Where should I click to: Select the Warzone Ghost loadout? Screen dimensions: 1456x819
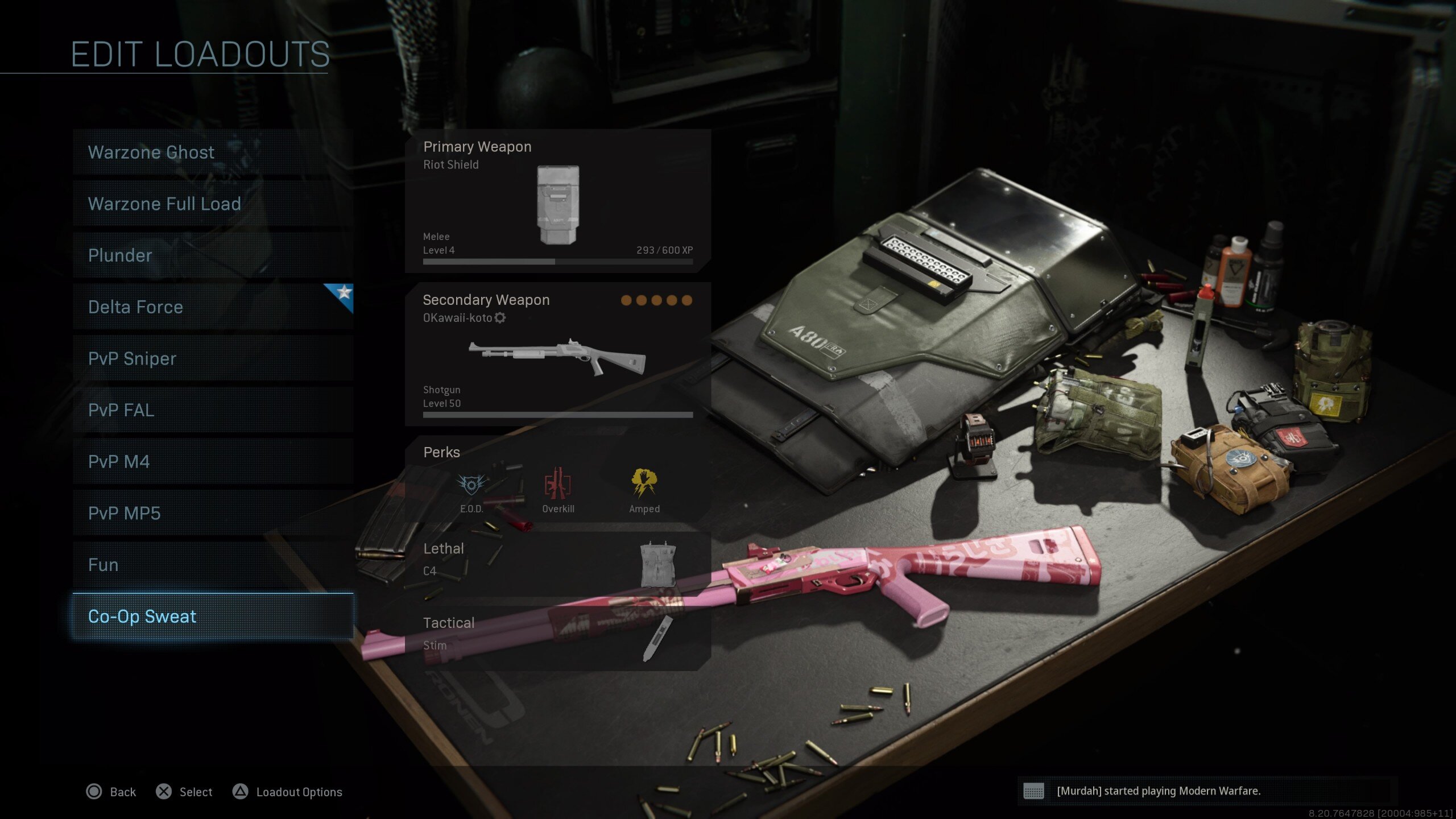click(213, 152)
